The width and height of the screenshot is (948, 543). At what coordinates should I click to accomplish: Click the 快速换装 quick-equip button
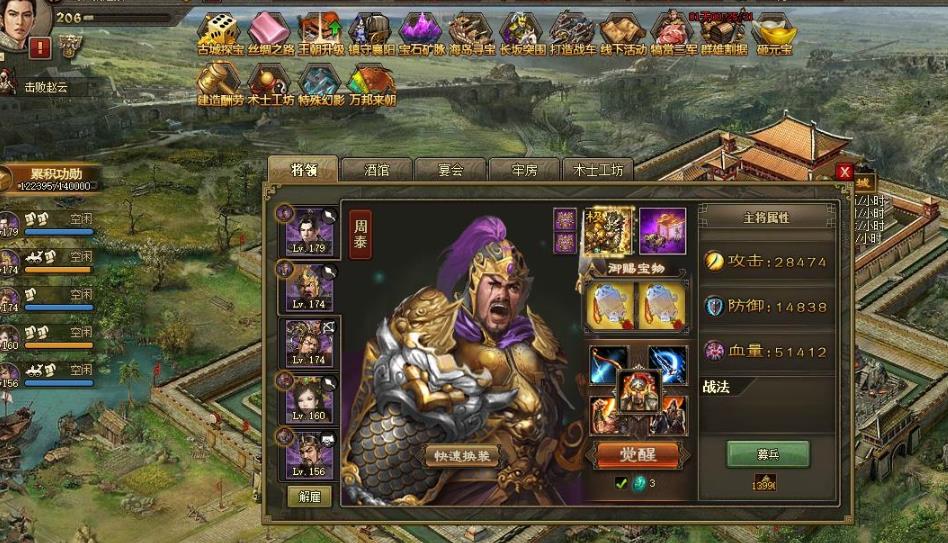click(461, 456)
